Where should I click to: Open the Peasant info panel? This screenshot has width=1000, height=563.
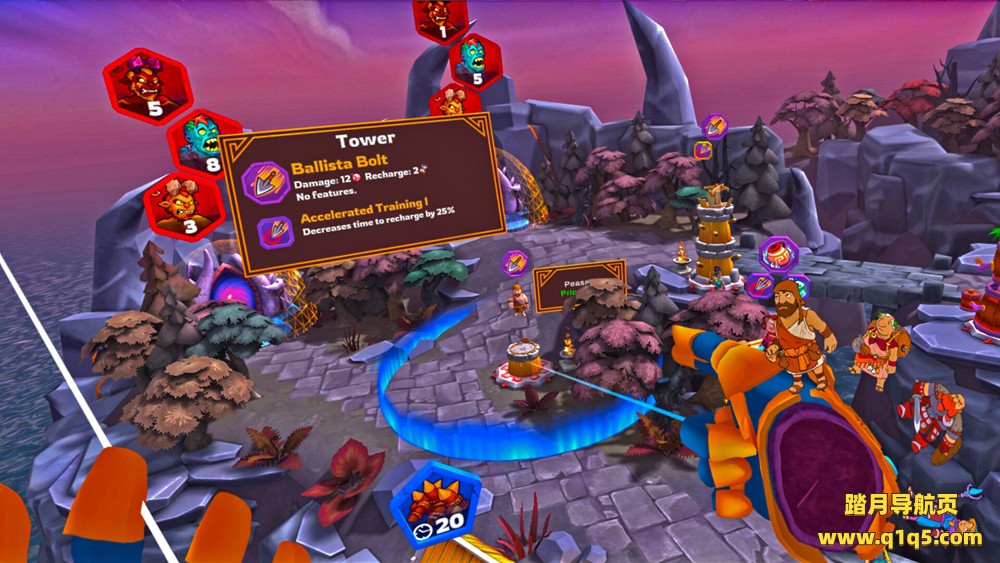click(x=579, y=286)
